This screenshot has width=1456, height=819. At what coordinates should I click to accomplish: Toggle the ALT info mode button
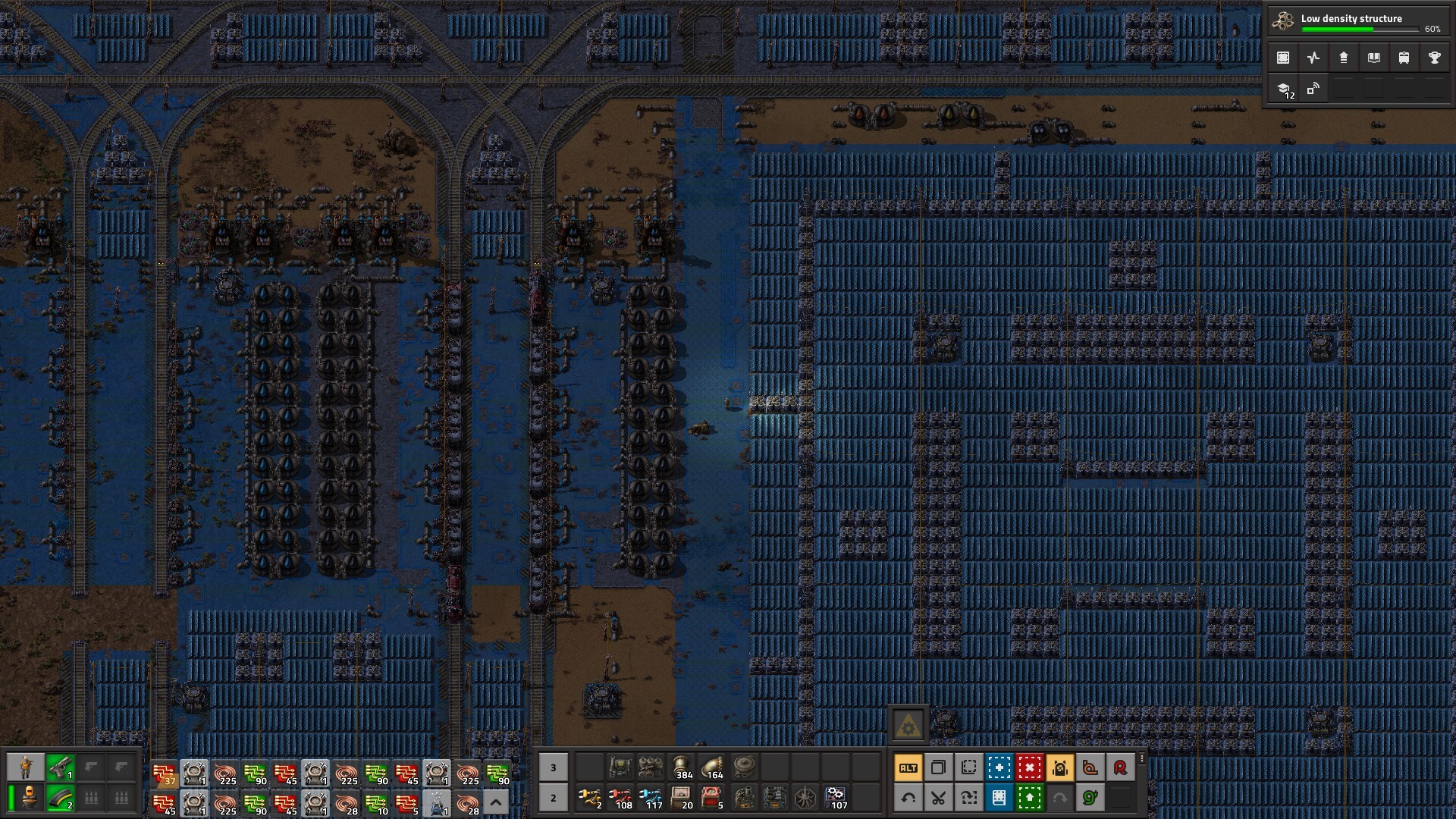coord(908,768)
